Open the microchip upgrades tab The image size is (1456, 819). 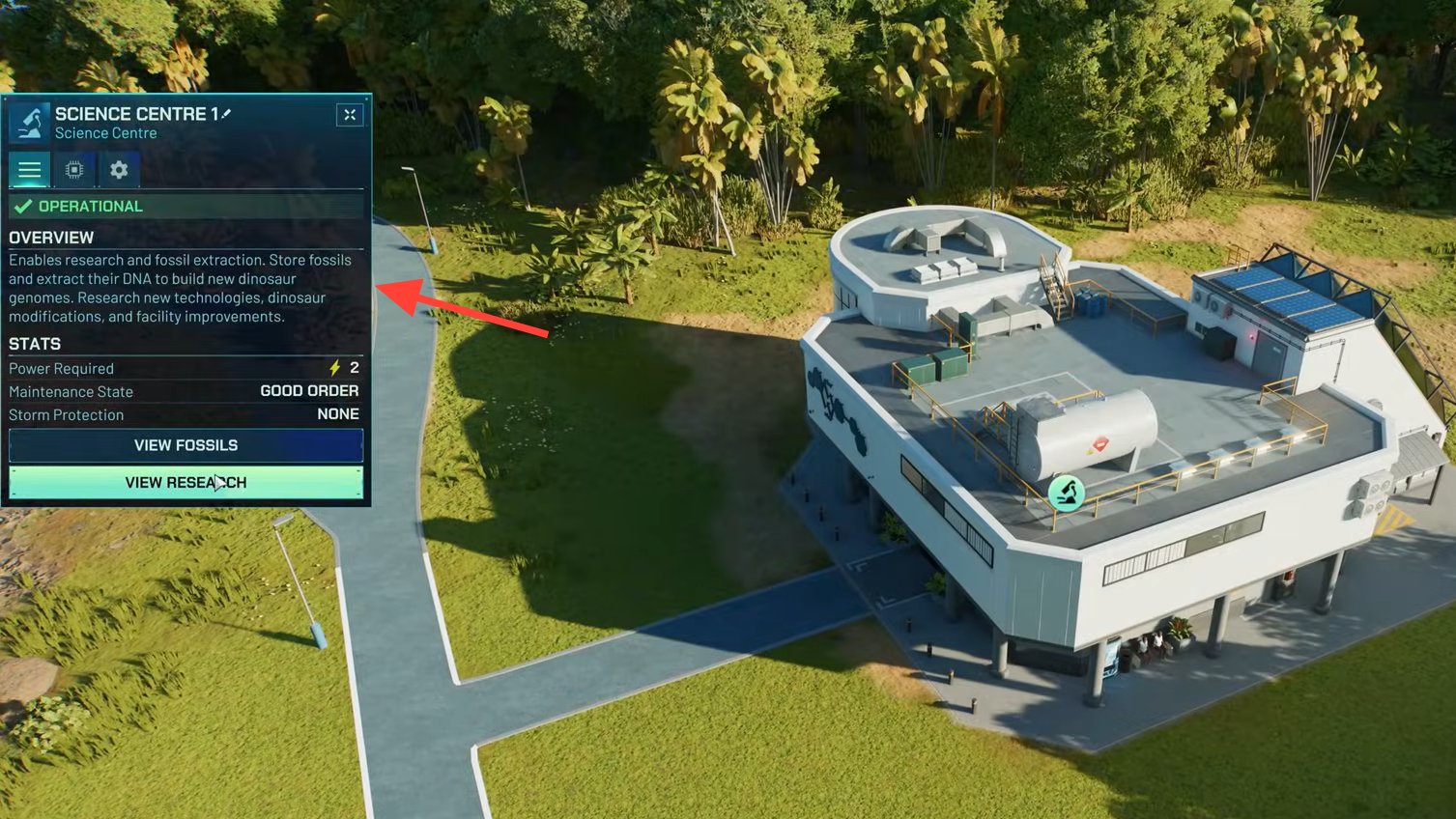point(74,170)
